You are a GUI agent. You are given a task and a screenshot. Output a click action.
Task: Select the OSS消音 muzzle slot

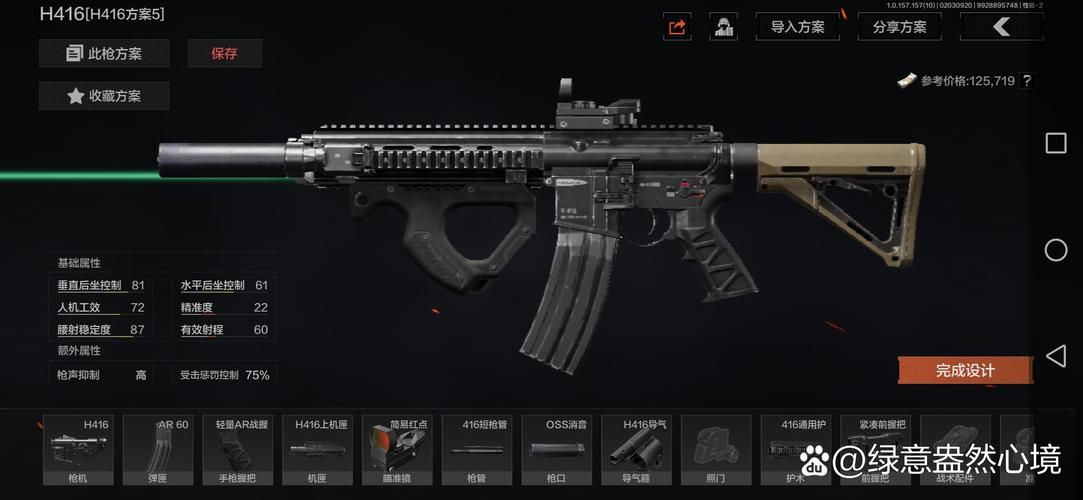(556, 450)
